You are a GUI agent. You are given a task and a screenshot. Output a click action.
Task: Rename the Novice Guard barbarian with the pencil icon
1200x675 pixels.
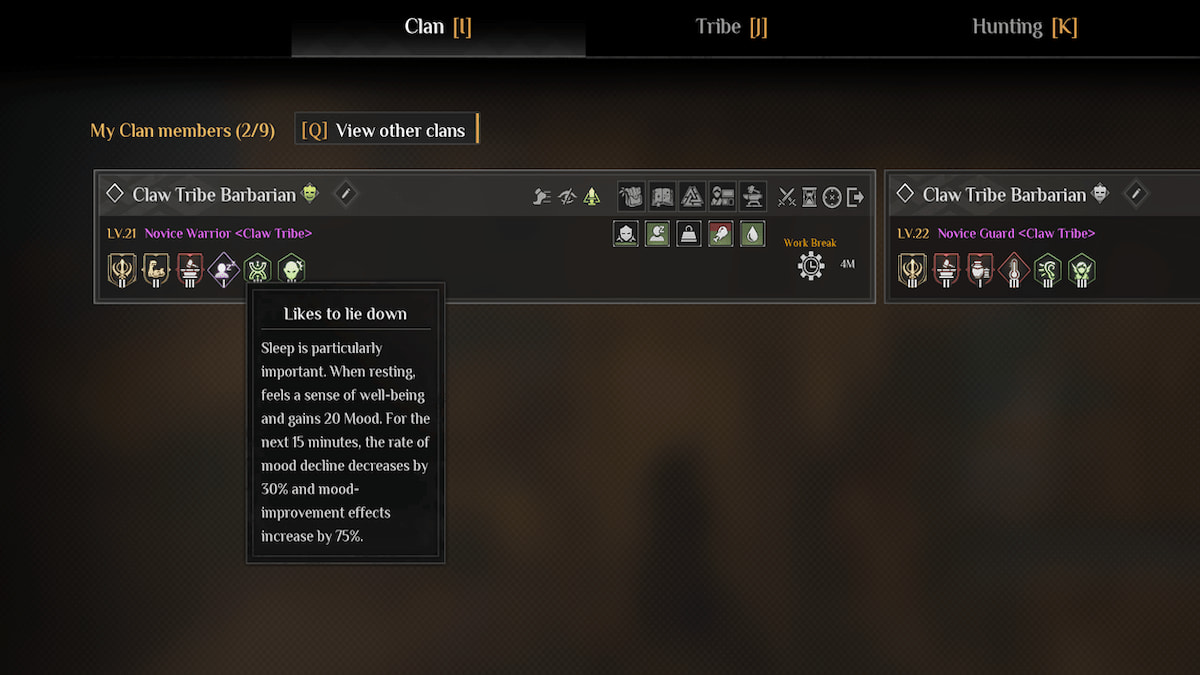point(1135,194)
